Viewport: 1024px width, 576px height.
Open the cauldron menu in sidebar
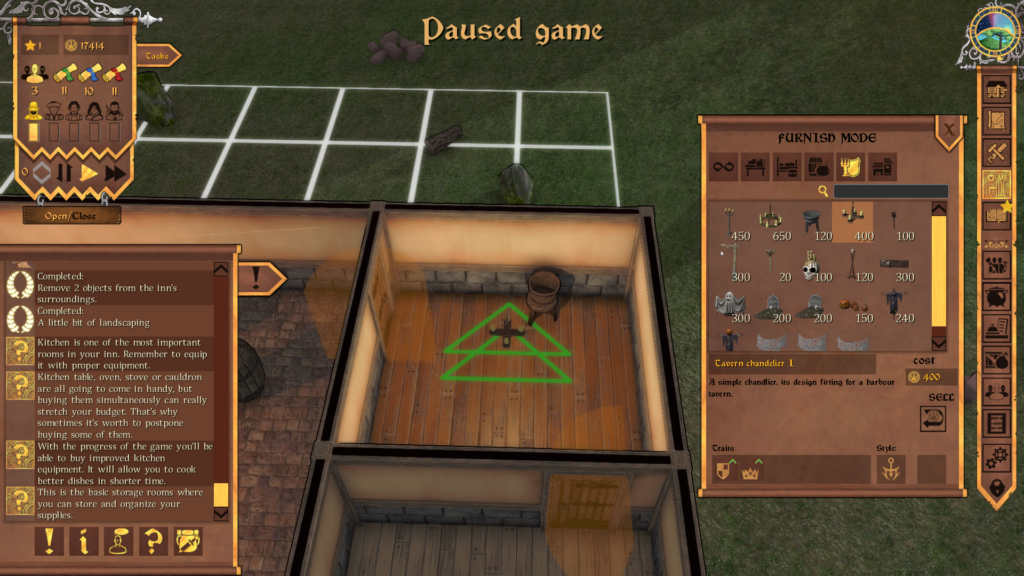click(x=996, y=296)
